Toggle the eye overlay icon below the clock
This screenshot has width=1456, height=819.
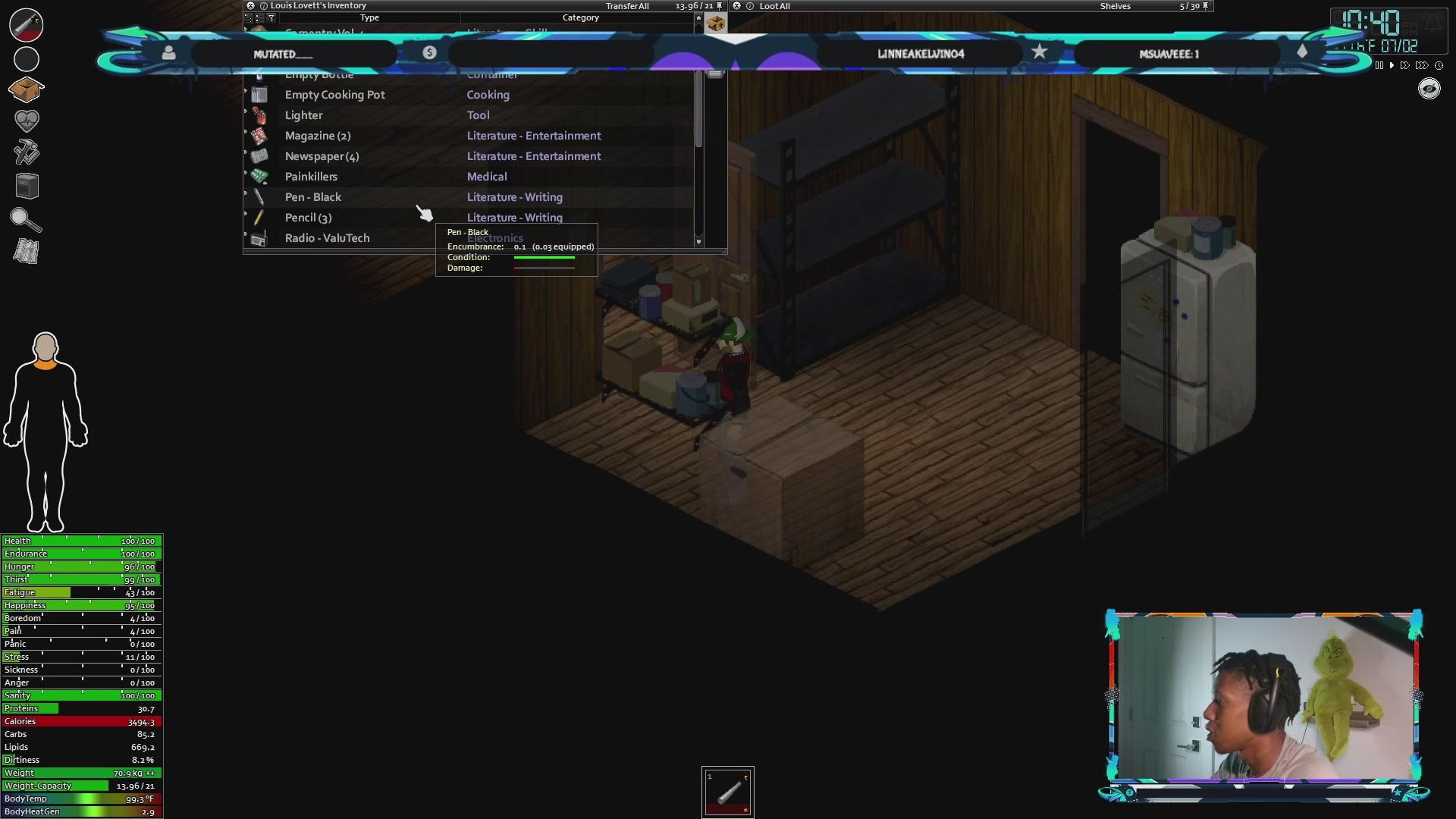click(x=1428, y=89)
